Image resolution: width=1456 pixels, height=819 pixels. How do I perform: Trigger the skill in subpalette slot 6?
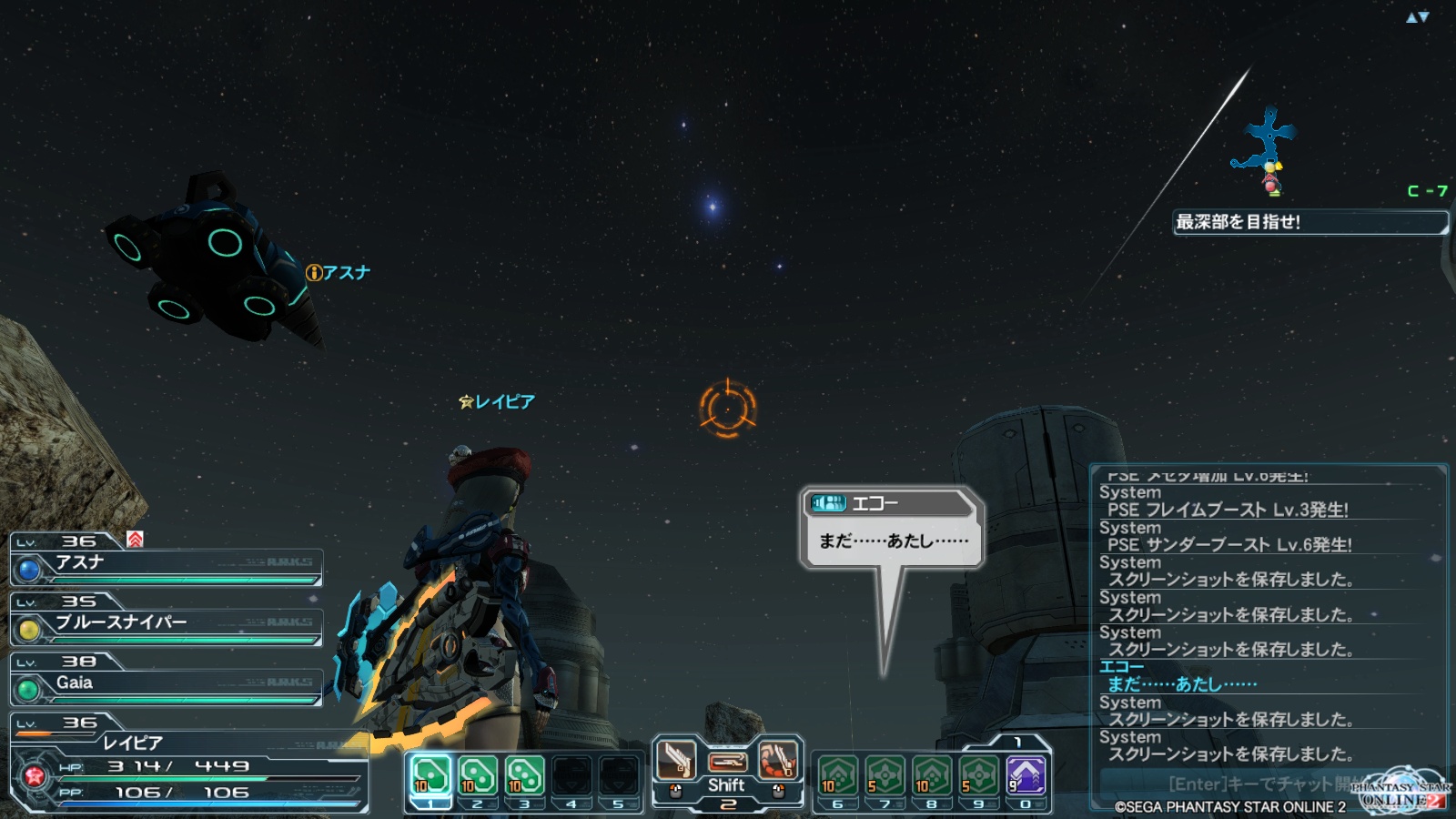coord(837,776)
